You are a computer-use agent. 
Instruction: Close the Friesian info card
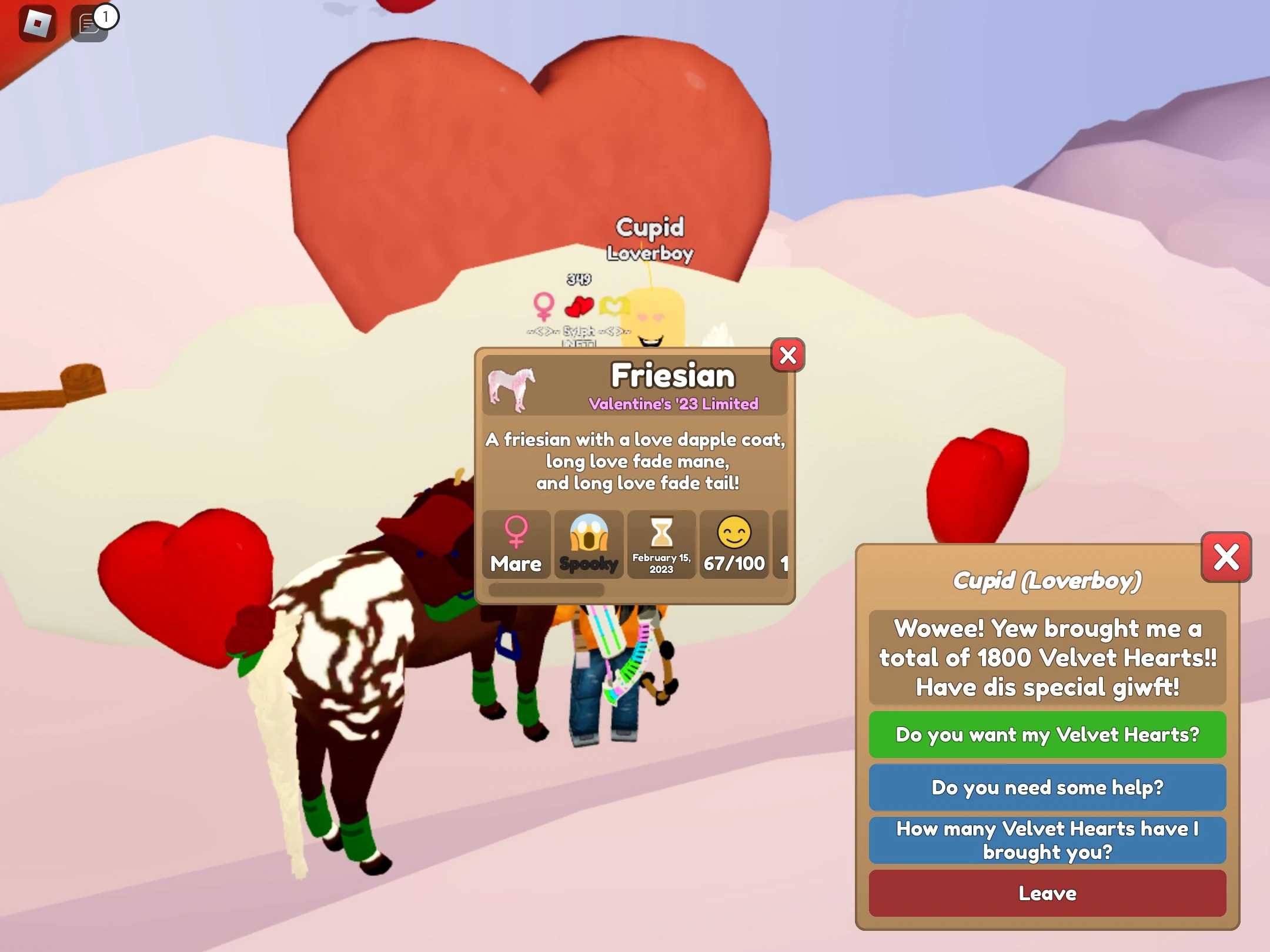[x=788, y=355]
